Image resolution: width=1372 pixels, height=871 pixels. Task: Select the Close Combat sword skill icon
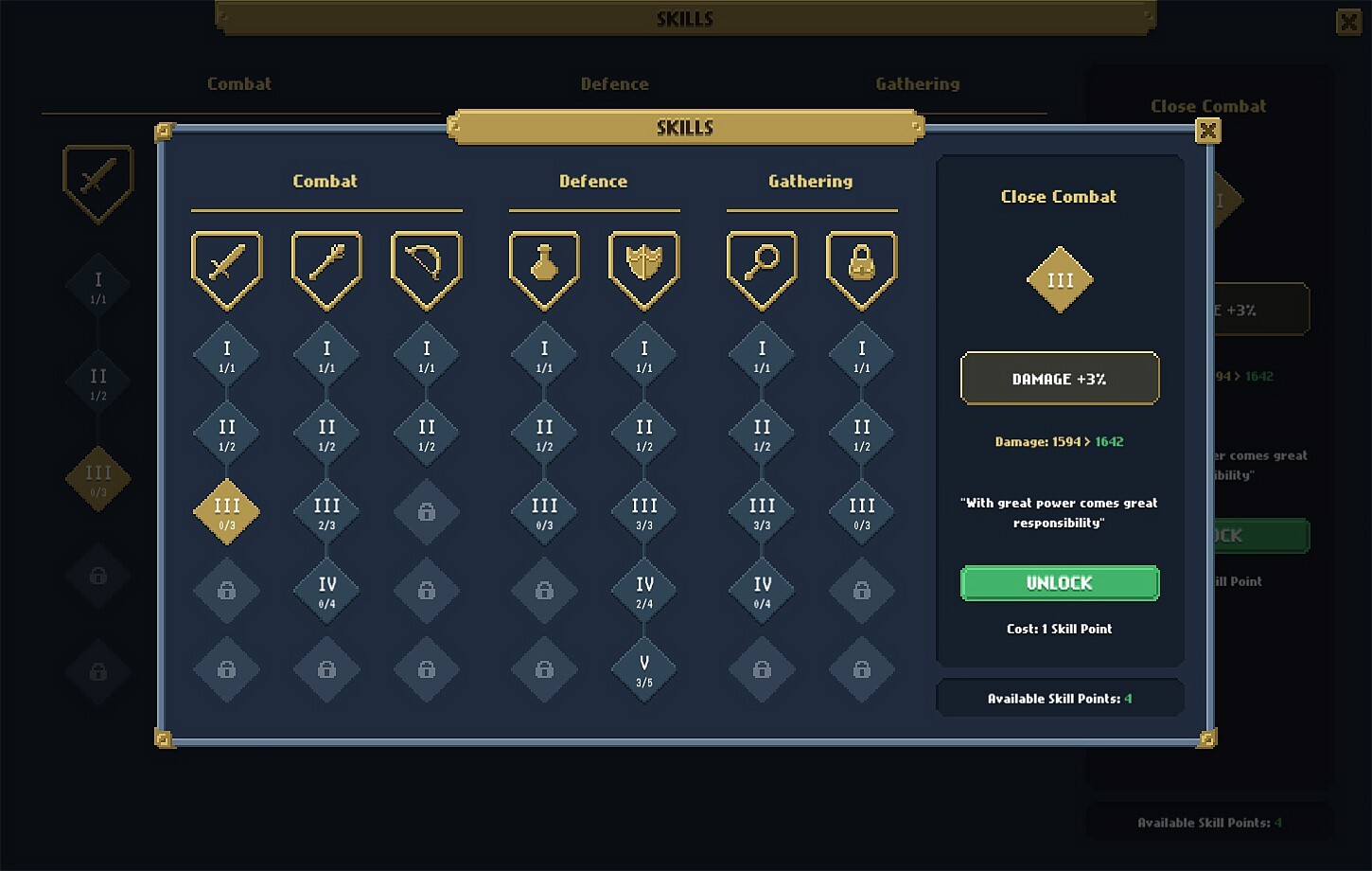click(226, 268)
